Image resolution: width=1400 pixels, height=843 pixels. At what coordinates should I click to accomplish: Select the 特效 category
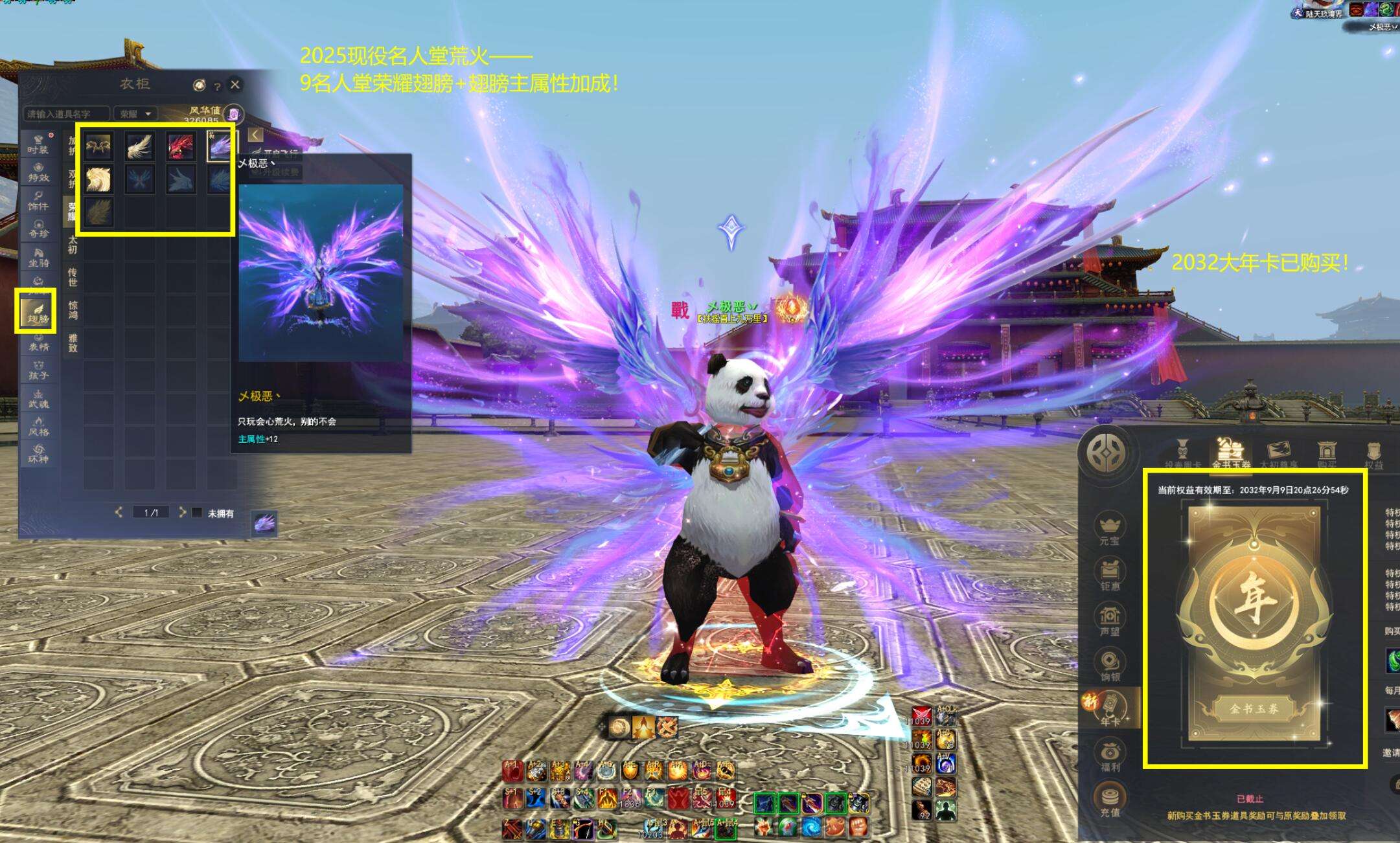pos(38,172)
